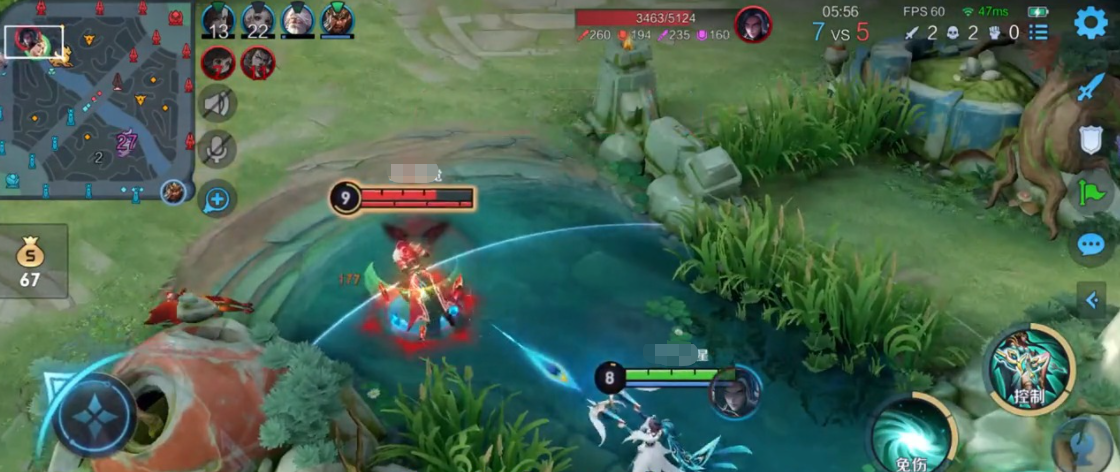Viewport: 1120px width, 472px height.
Task: Toggle the muted microphone icon
Action: point(217,149)
